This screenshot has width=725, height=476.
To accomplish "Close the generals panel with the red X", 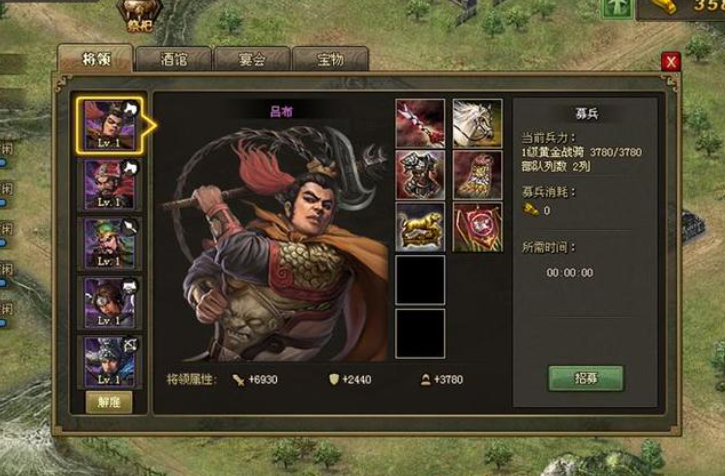I will coord(671,61).
